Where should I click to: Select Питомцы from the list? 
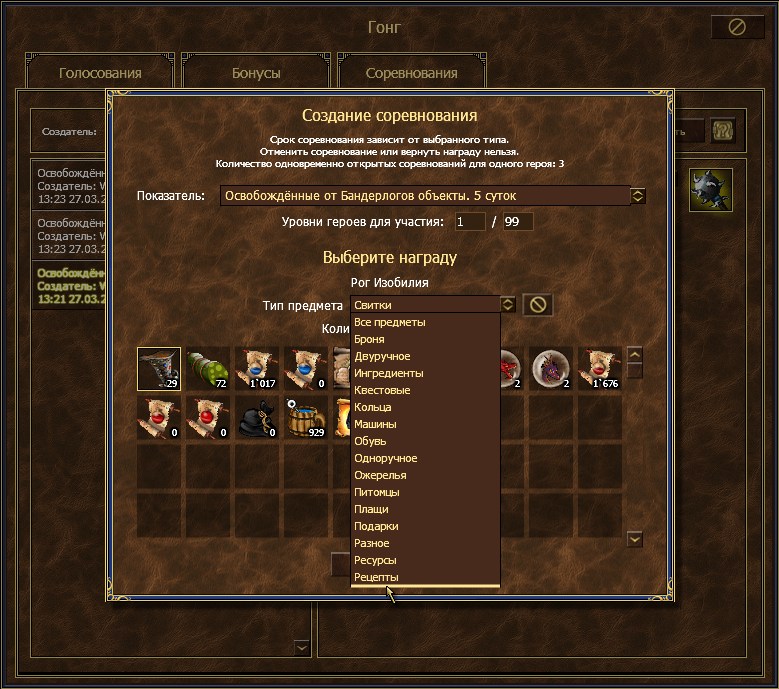[377, 492]
